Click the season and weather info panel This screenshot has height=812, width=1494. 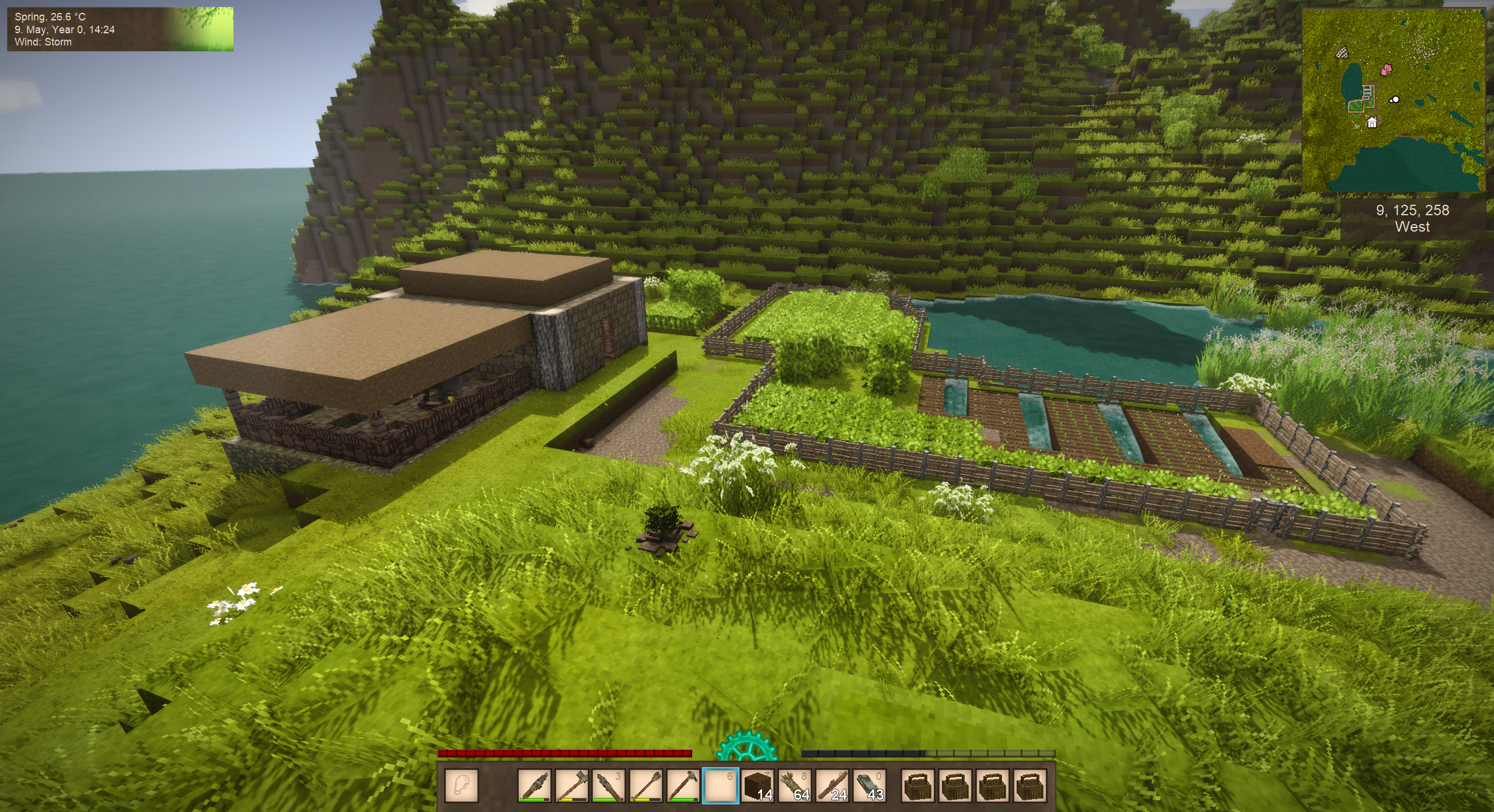[x=120, y=29]
